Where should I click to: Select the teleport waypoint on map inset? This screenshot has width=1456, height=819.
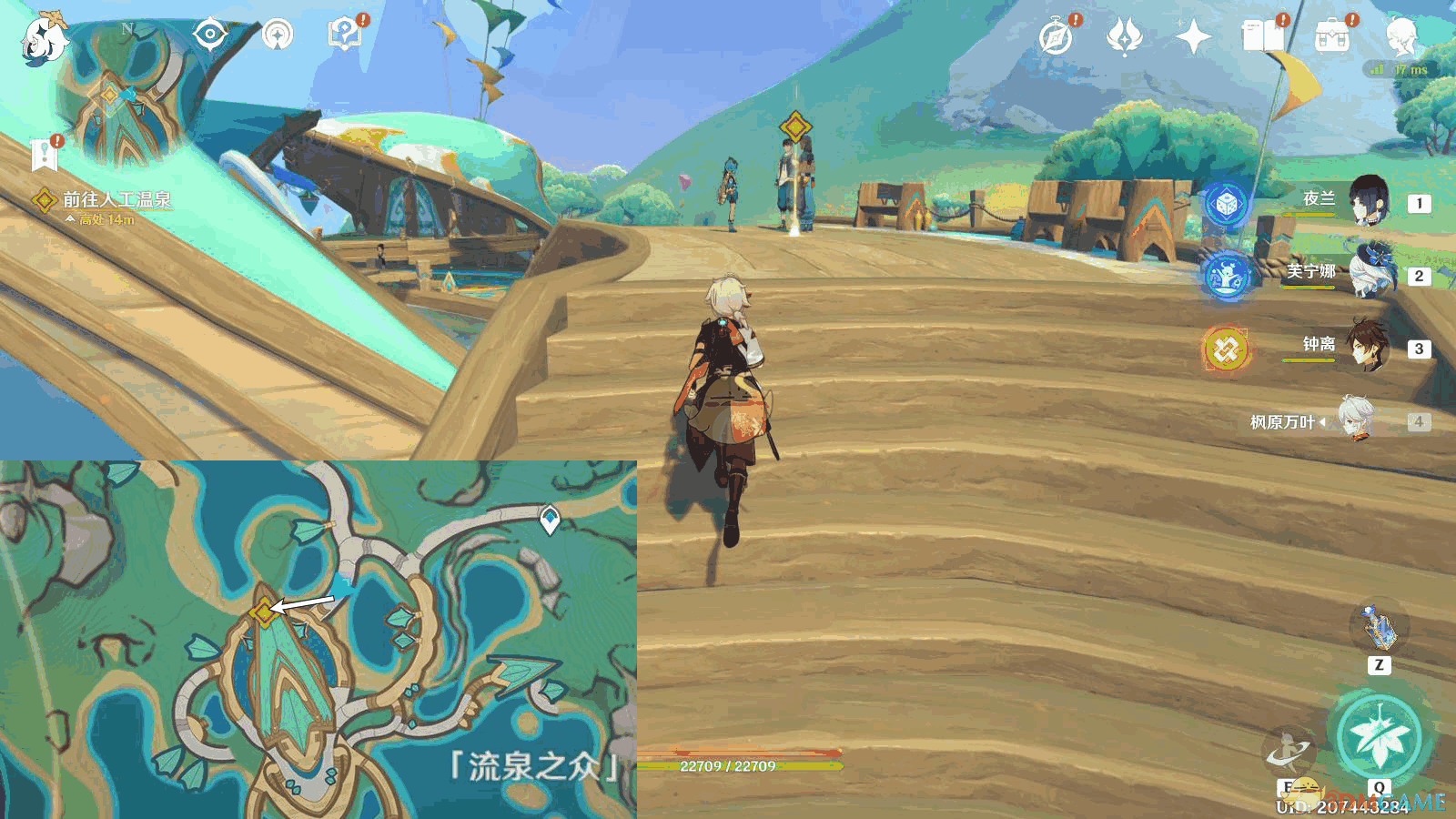click(550, 520)
